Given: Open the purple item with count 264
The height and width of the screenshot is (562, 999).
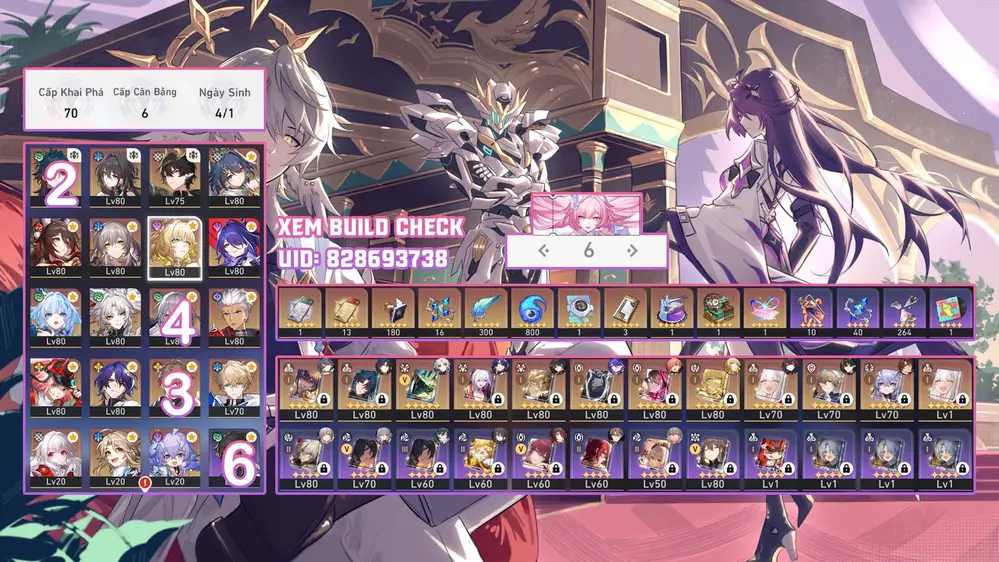Looking at the screenshot, I should [903, 312].
